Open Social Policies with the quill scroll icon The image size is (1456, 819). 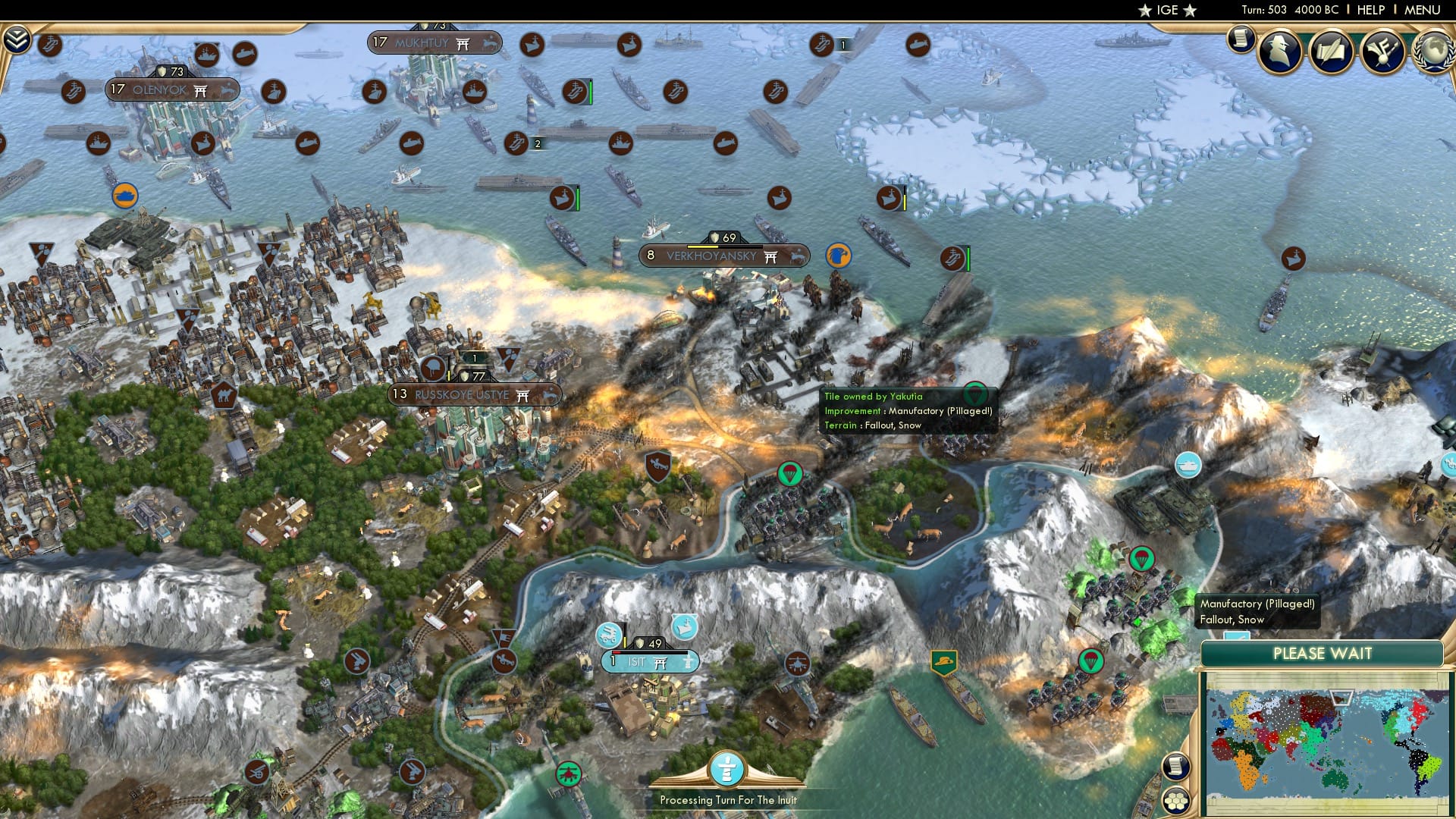point(1332,52)
